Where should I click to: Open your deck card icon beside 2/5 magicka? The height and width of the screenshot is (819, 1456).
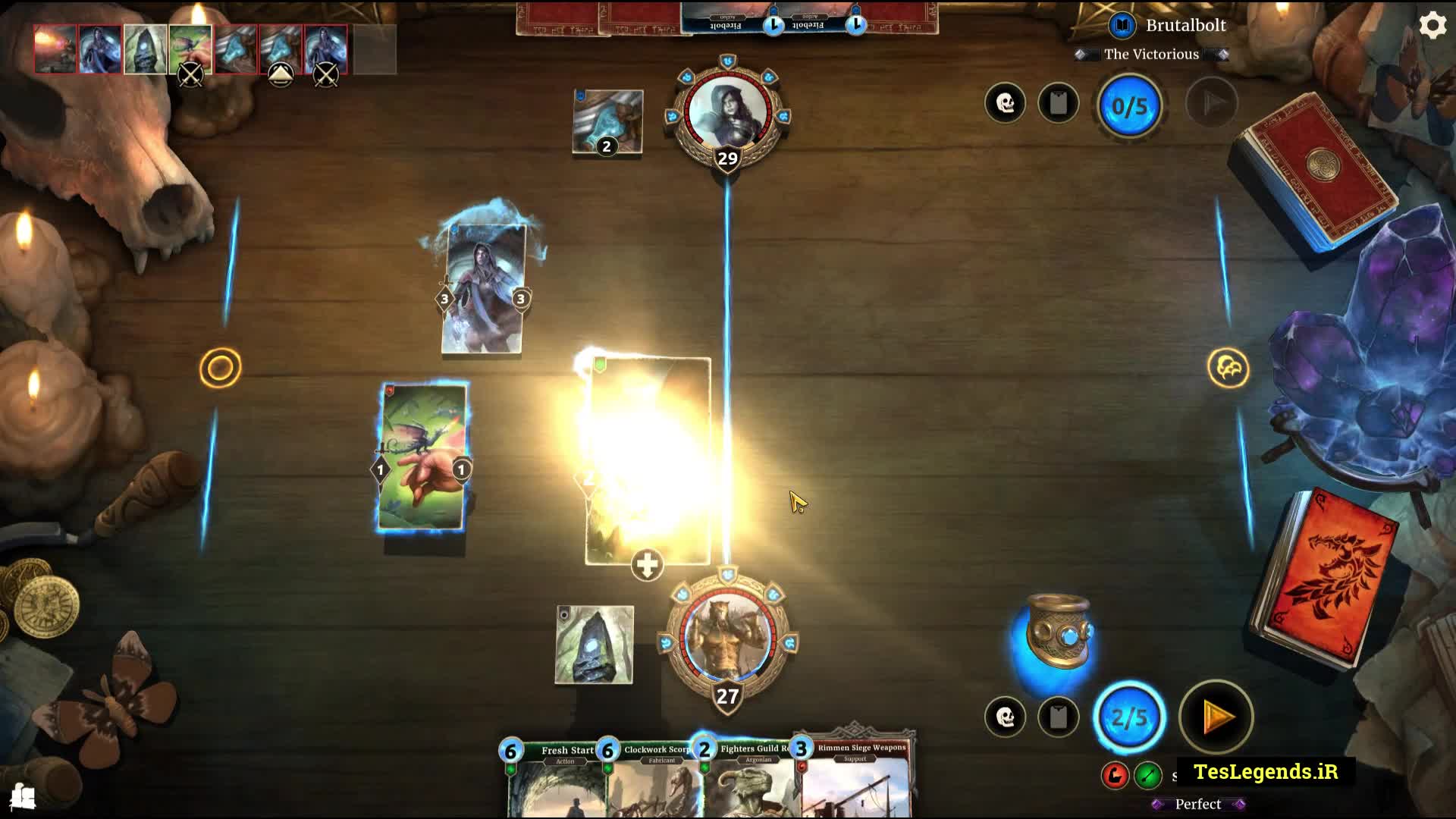coord(1058,717)
